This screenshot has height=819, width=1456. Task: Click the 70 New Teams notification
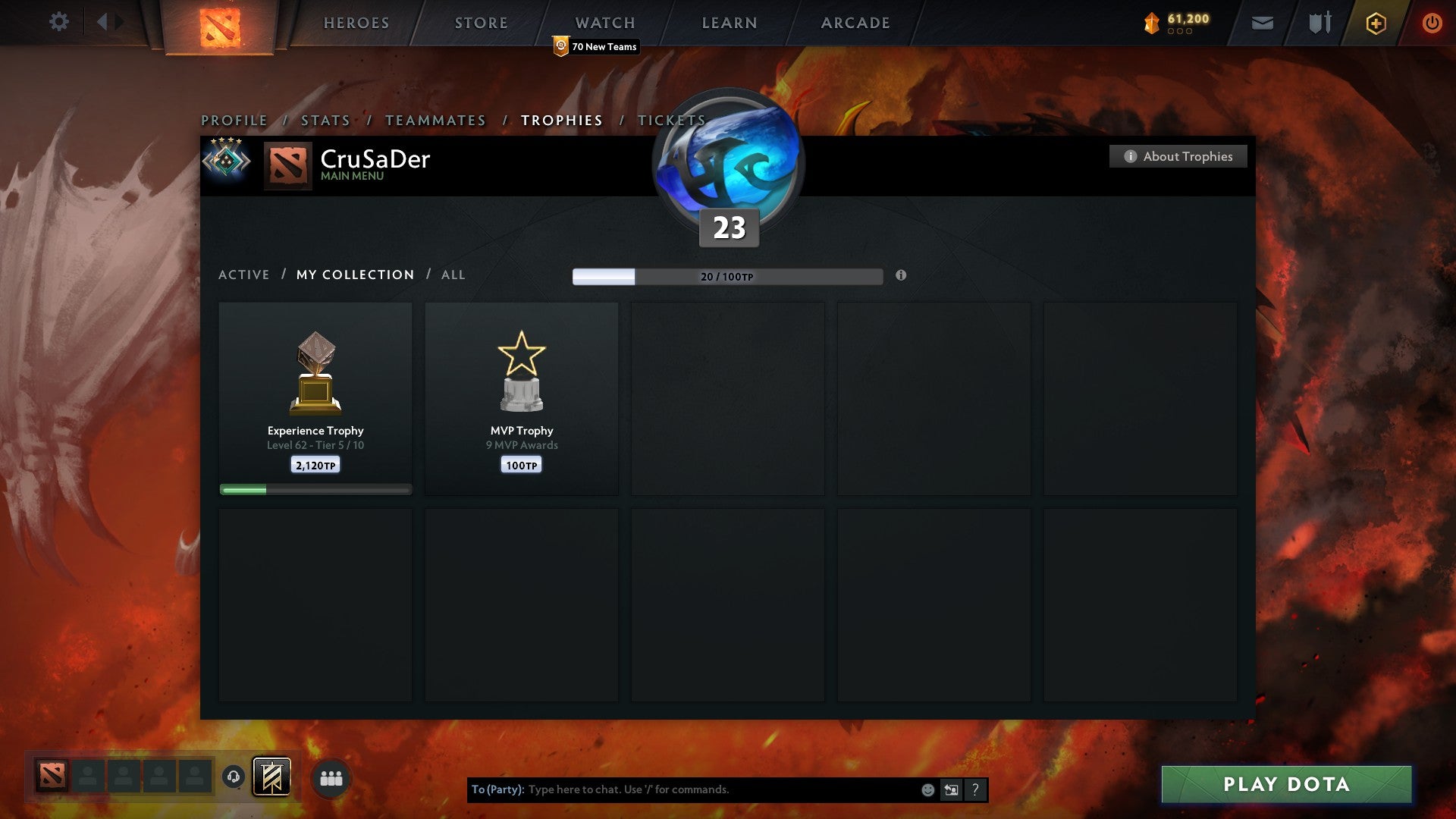(596, 46)
